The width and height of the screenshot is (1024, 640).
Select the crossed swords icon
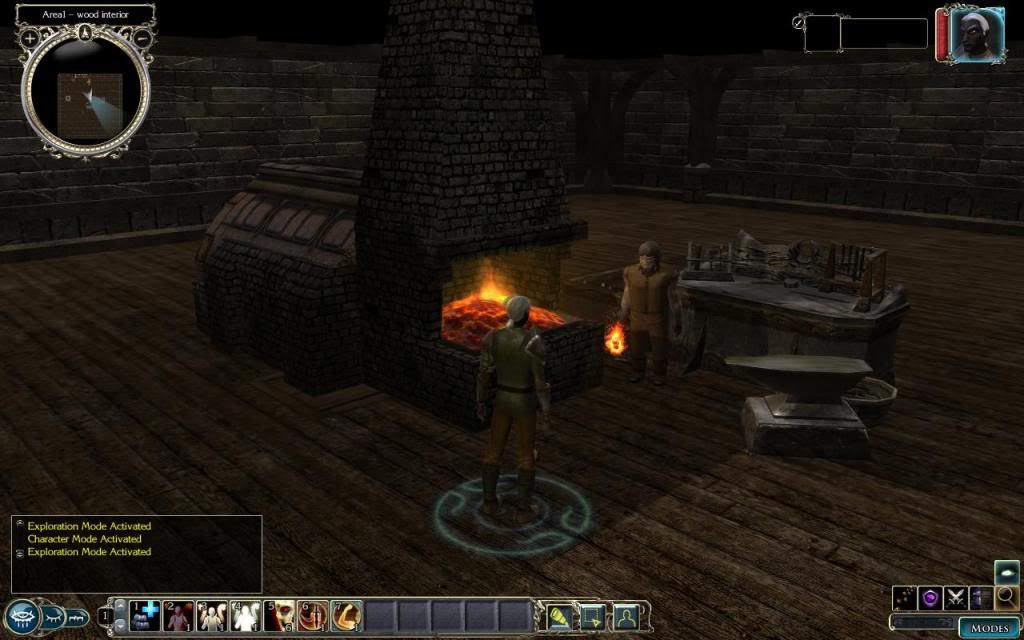[955, 598]
